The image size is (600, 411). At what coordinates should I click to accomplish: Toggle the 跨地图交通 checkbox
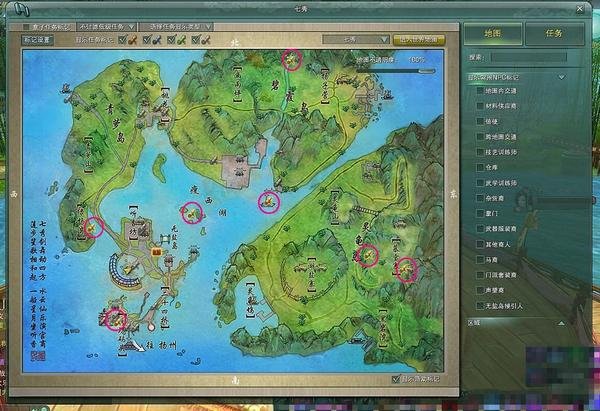[x=481, y=136]
